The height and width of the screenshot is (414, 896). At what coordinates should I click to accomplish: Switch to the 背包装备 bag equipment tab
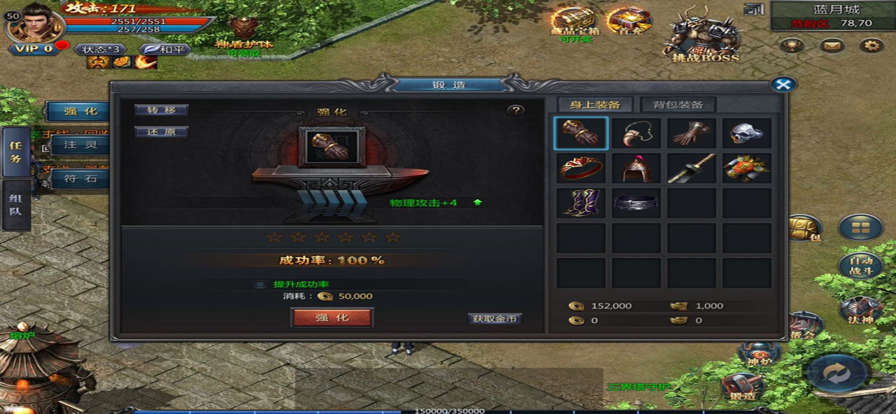pyautogui.click(x=677, y=104)
